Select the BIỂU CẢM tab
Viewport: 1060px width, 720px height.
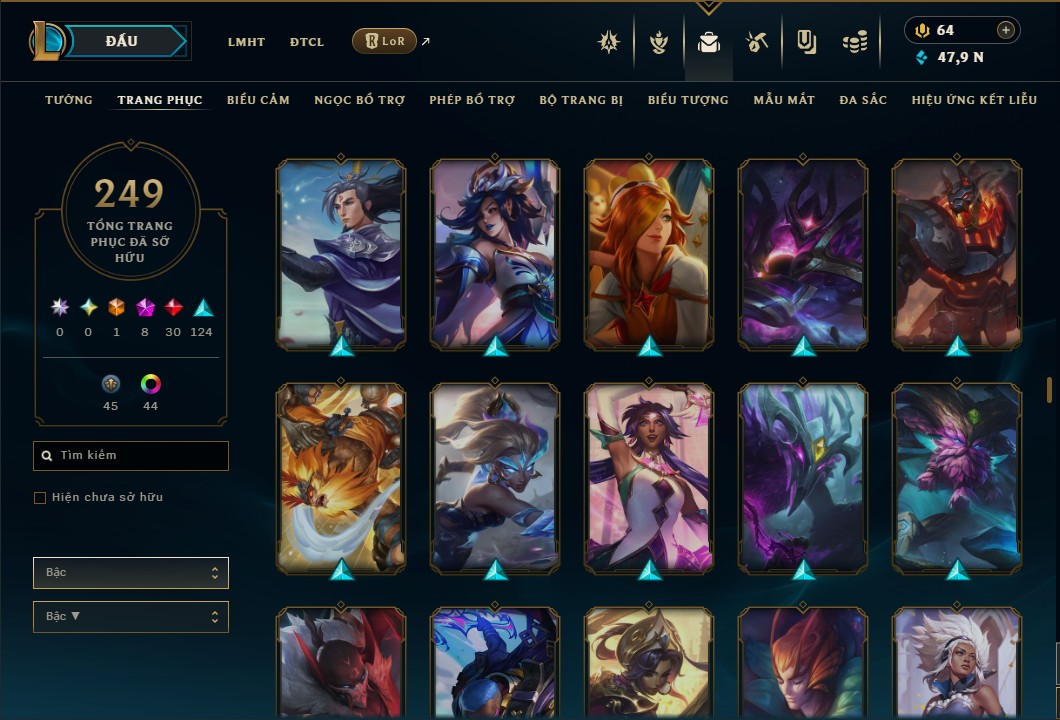click(258, 100)
